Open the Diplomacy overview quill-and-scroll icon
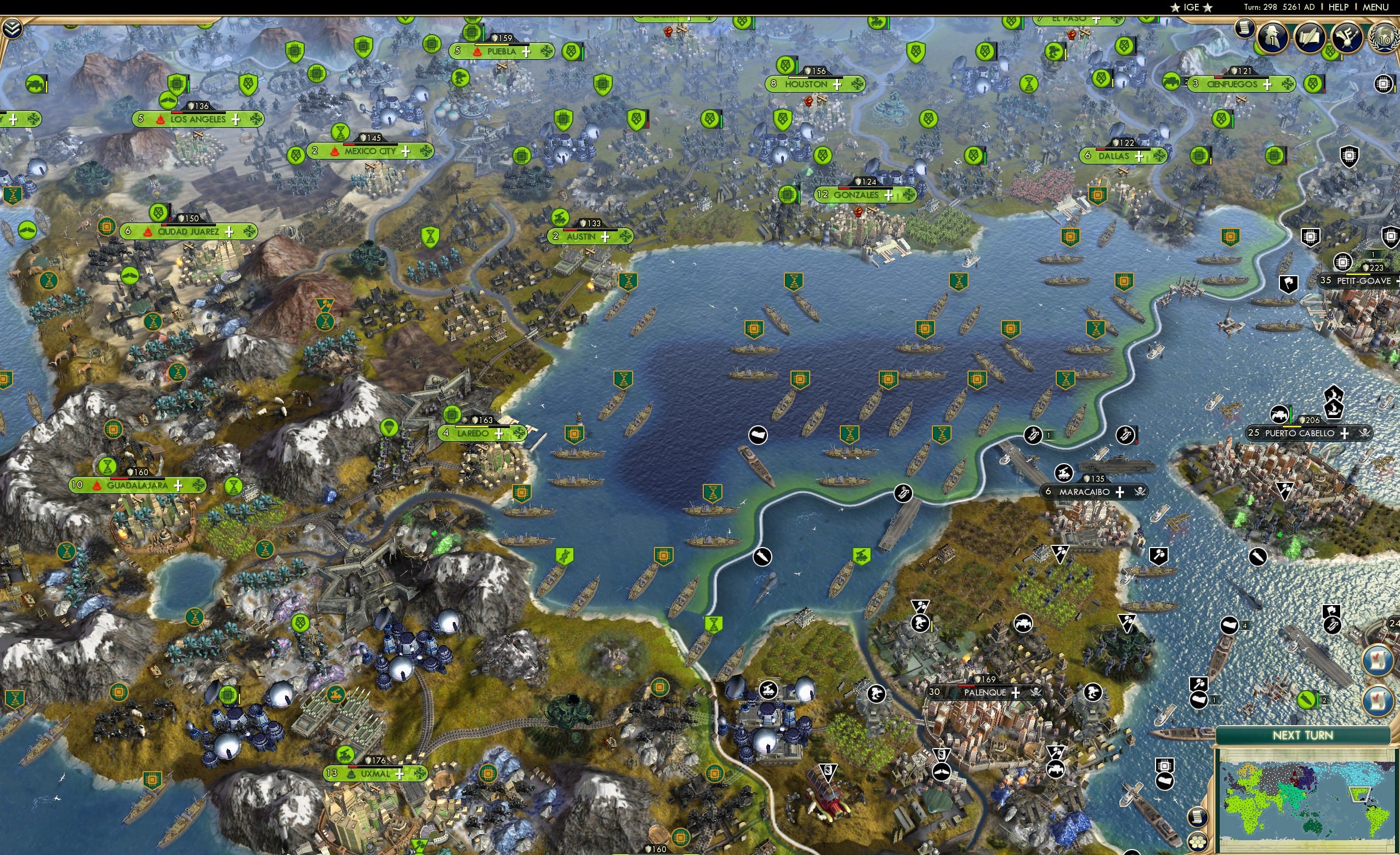 point(1311,37)
